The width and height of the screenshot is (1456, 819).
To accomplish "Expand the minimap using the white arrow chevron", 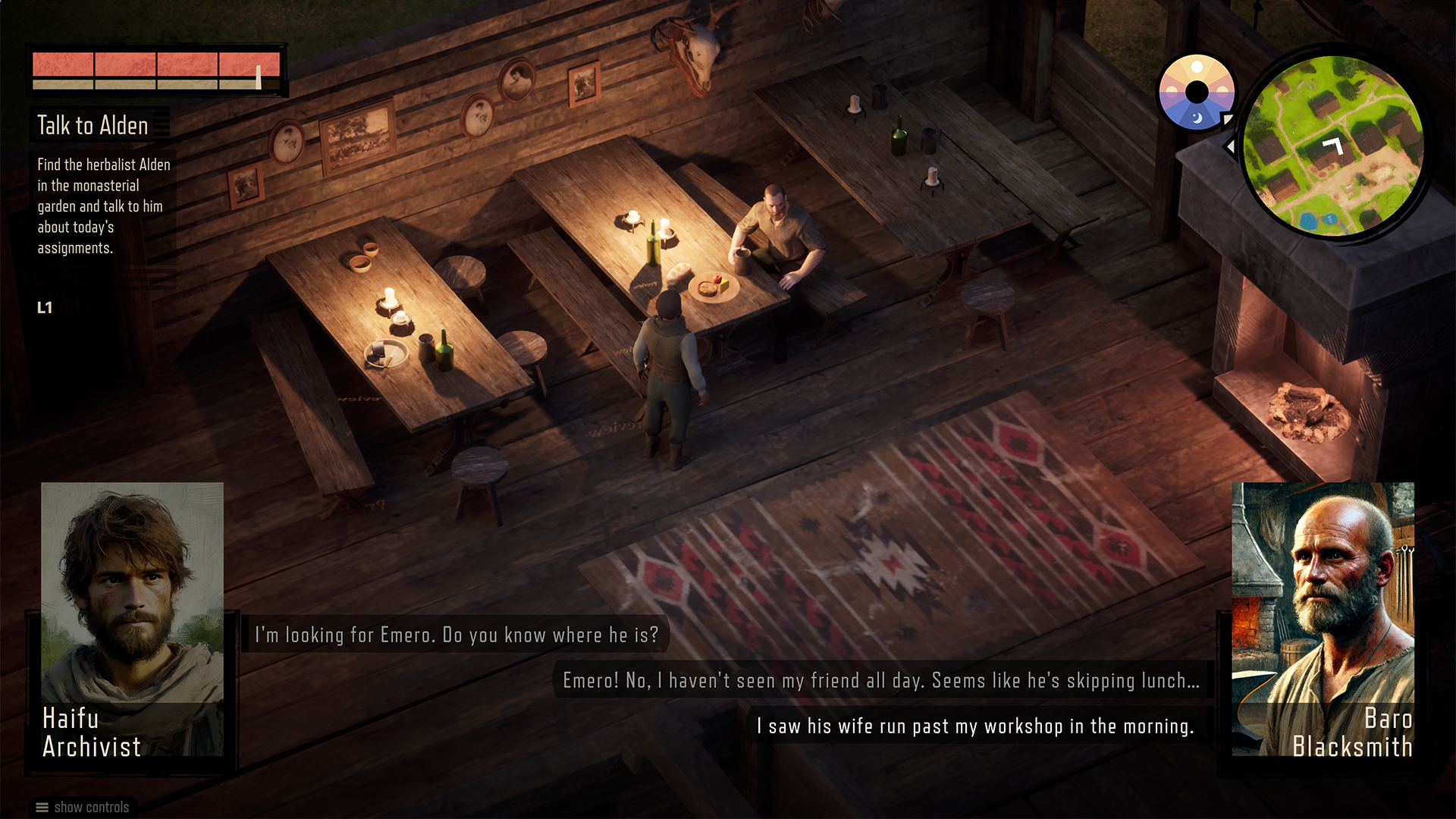I will pos(1230,146).
